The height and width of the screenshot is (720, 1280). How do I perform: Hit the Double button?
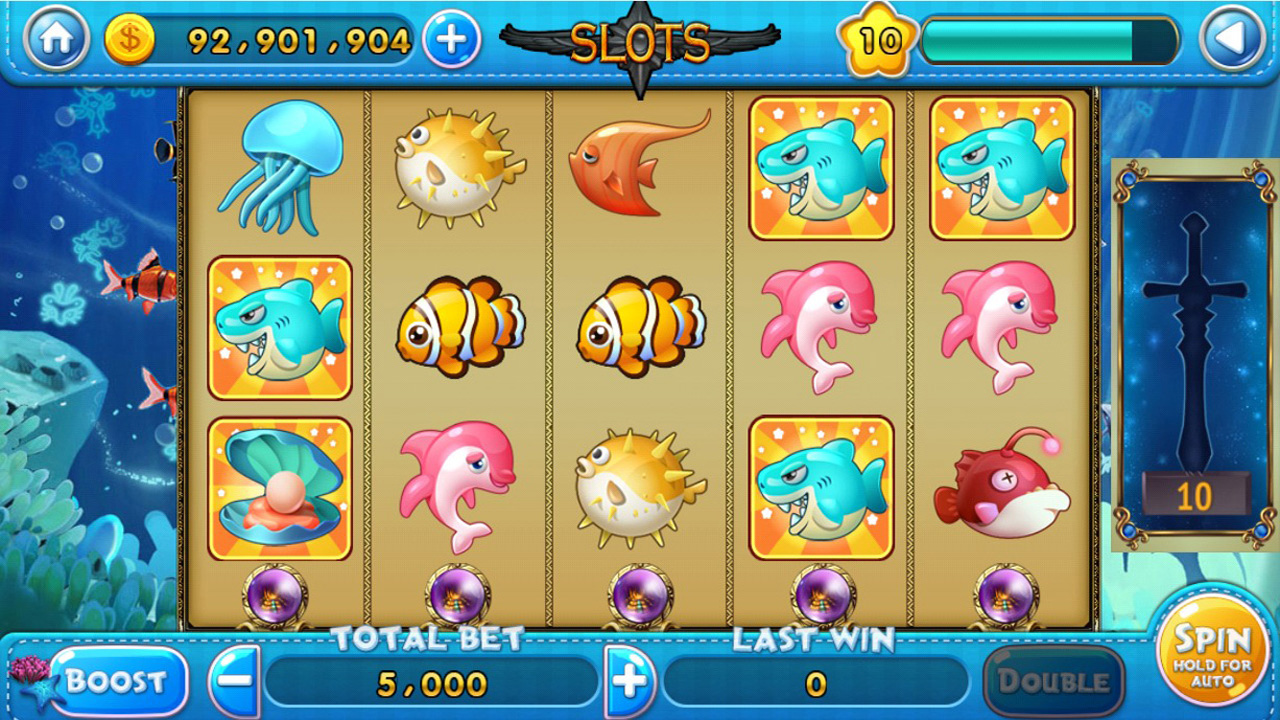click(x=1053, y=682)
